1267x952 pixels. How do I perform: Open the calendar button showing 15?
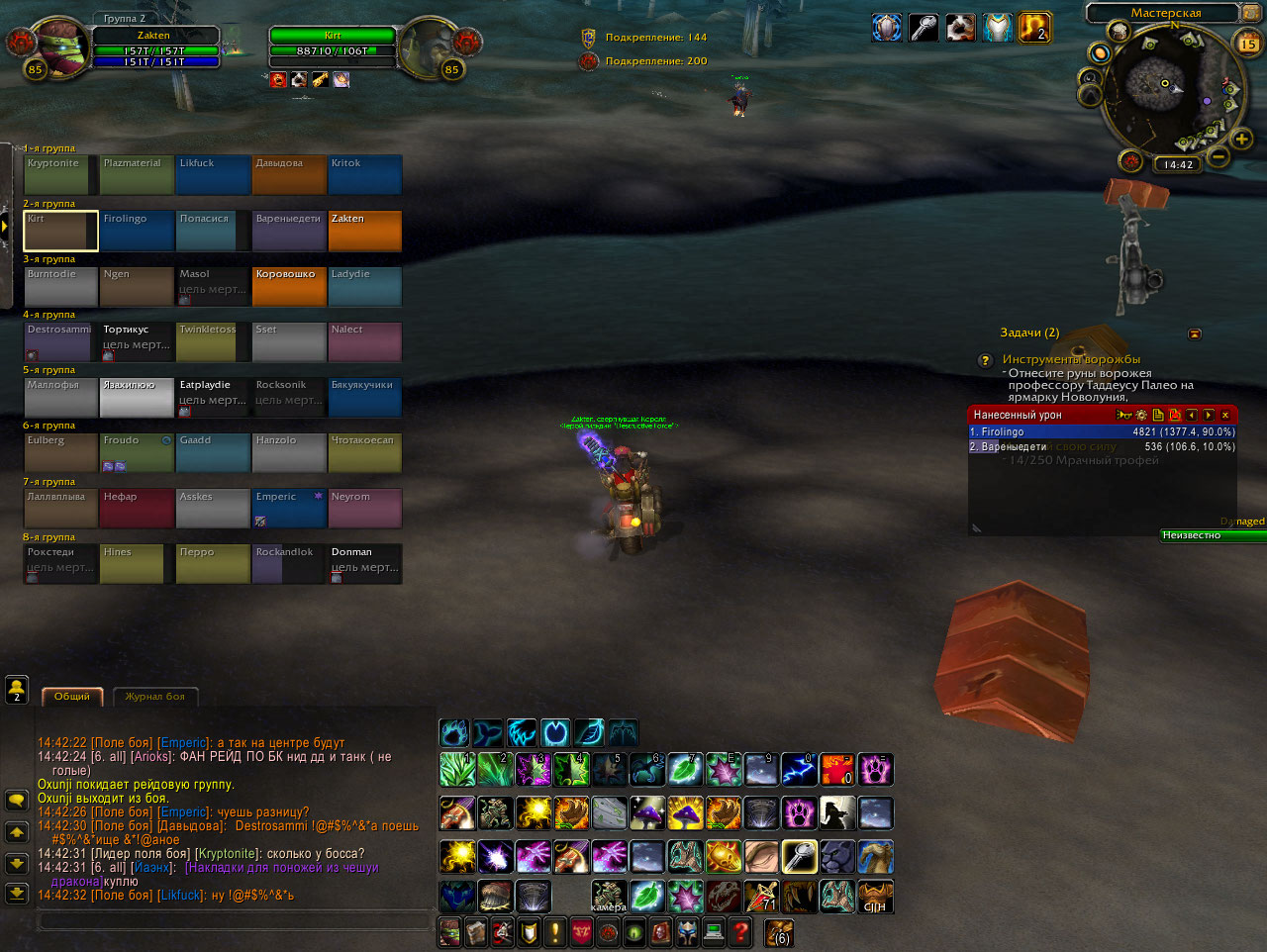tap(1248, 44)
